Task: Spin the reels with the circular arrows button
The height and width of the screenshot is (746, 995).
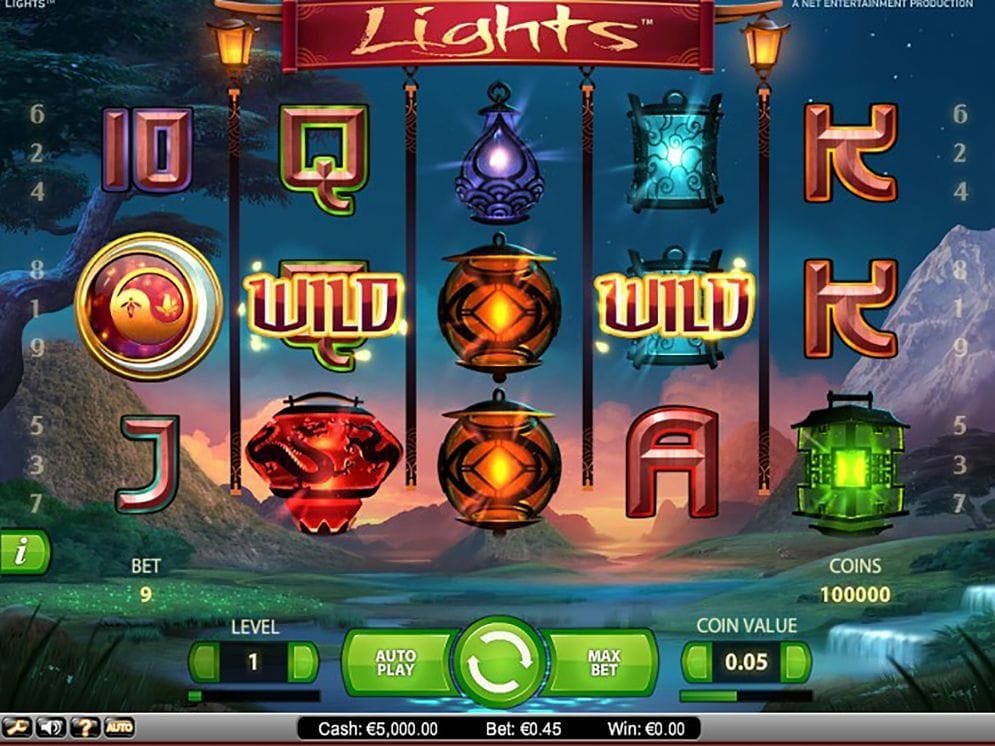Action: pyautogui.click(x=499, y=663)
